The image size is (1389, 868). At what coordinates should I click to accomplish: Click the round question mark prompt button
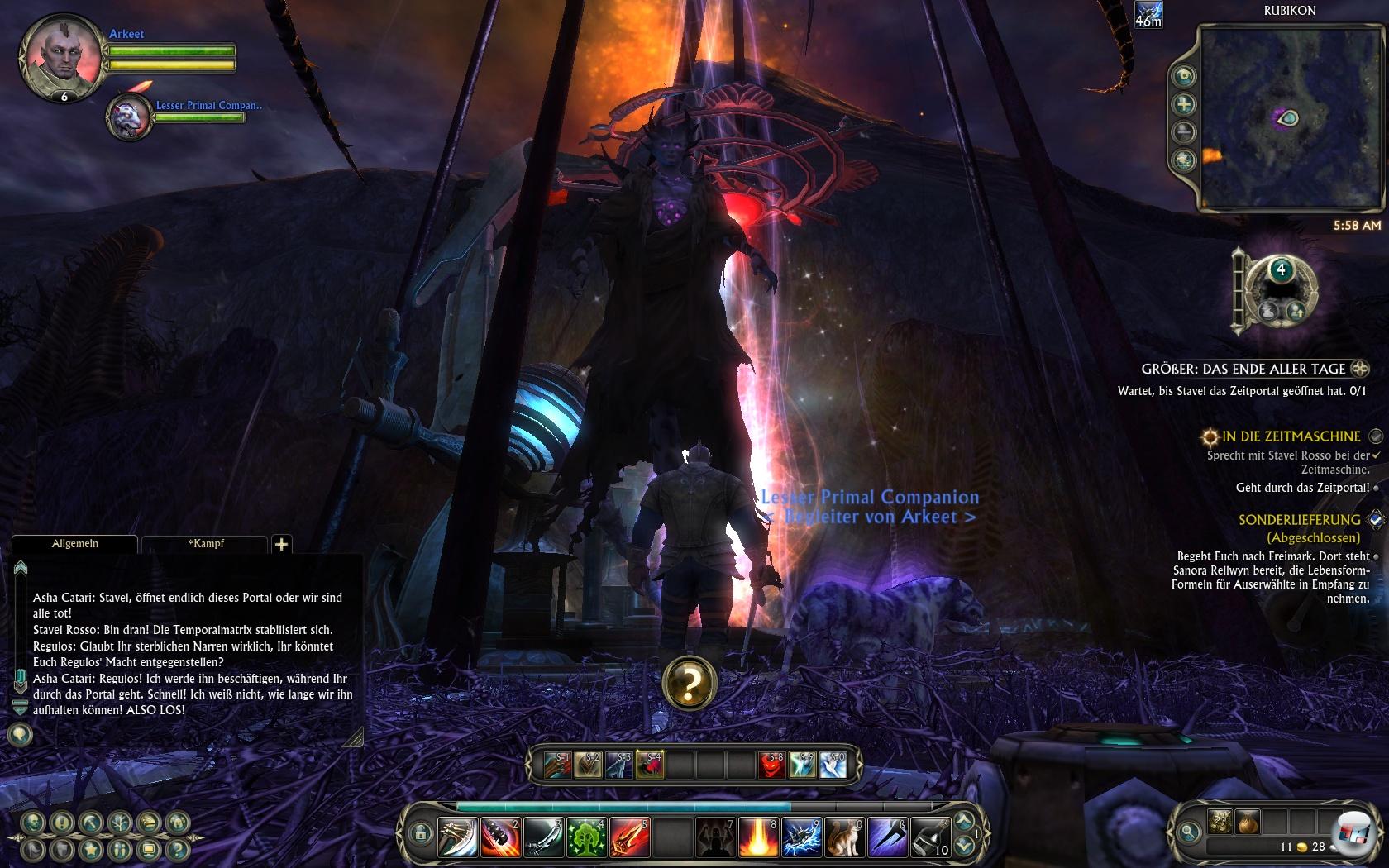[x=689, y=683]
